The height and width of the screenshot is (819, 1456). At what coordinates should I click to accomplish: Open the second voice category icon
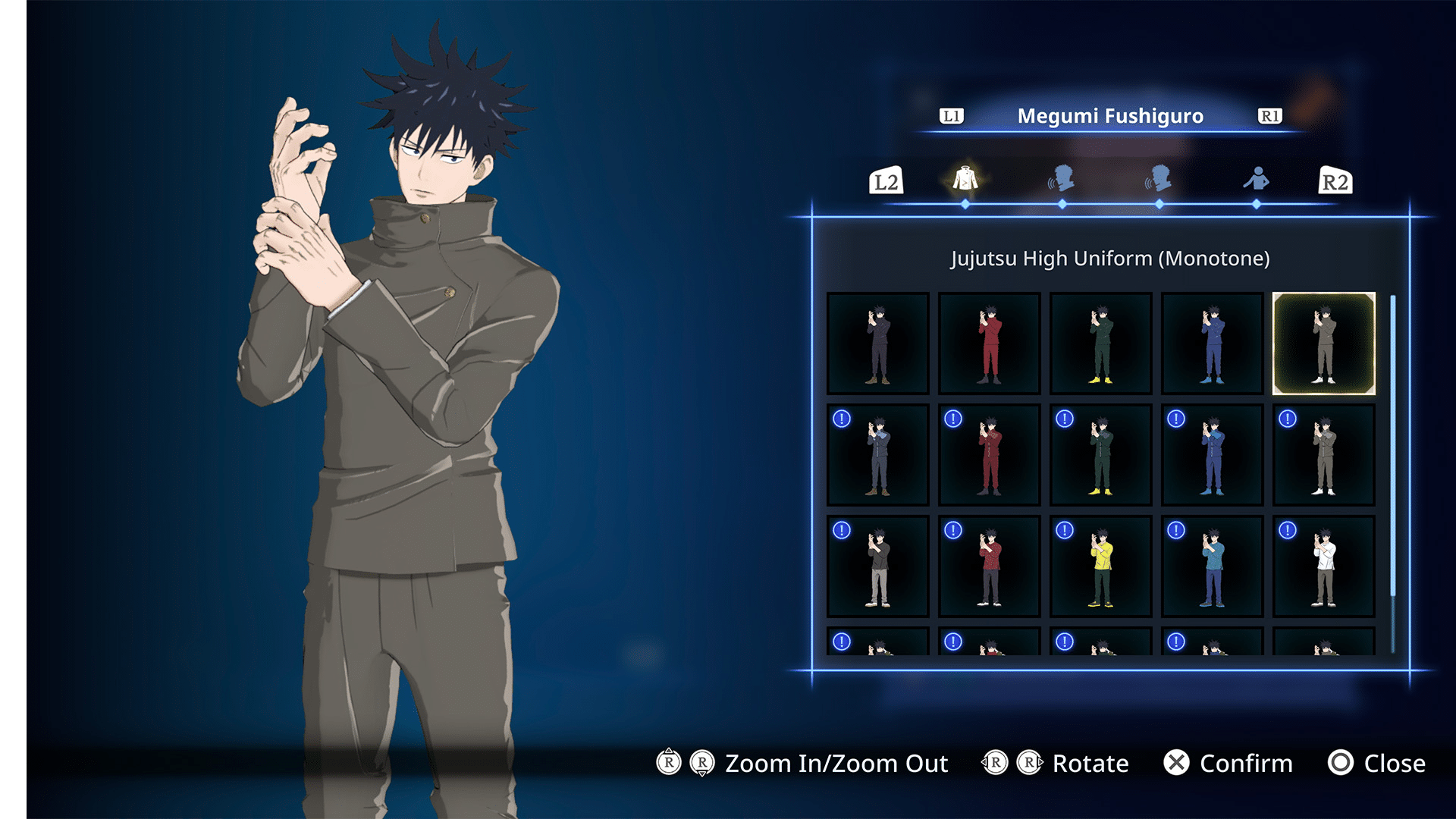tap(1160, 180)
